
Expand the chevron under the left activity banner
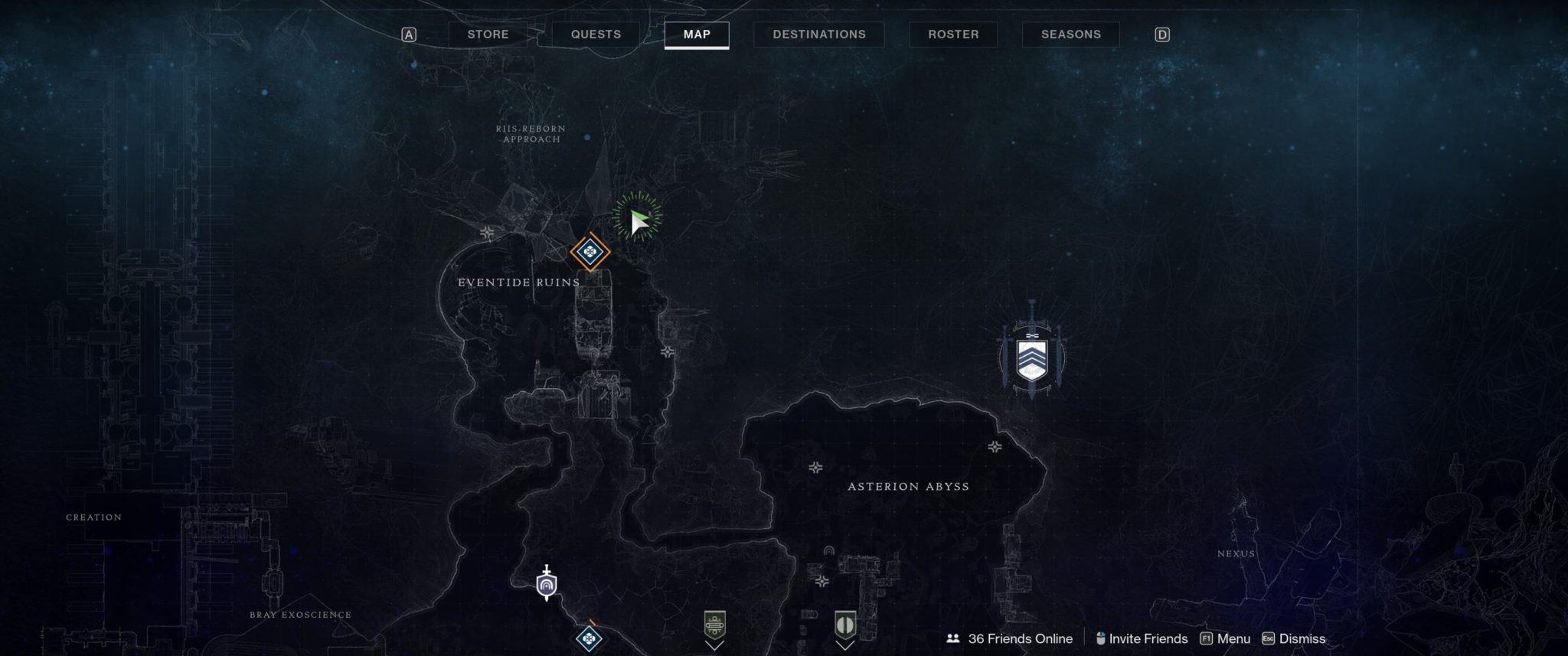pos(715,647)
